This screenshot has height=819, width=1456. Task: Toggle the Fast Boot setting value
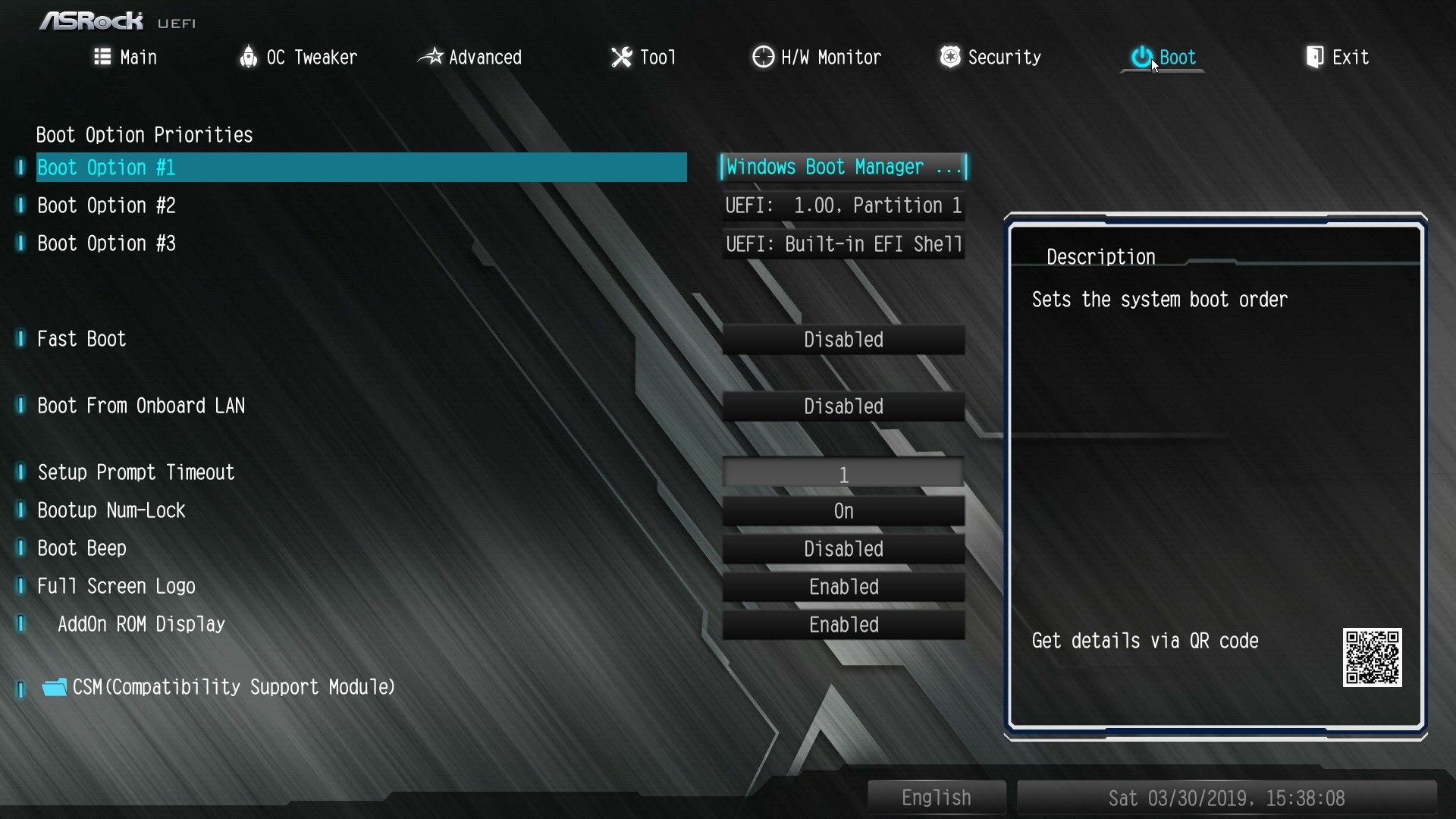(843, 339)
